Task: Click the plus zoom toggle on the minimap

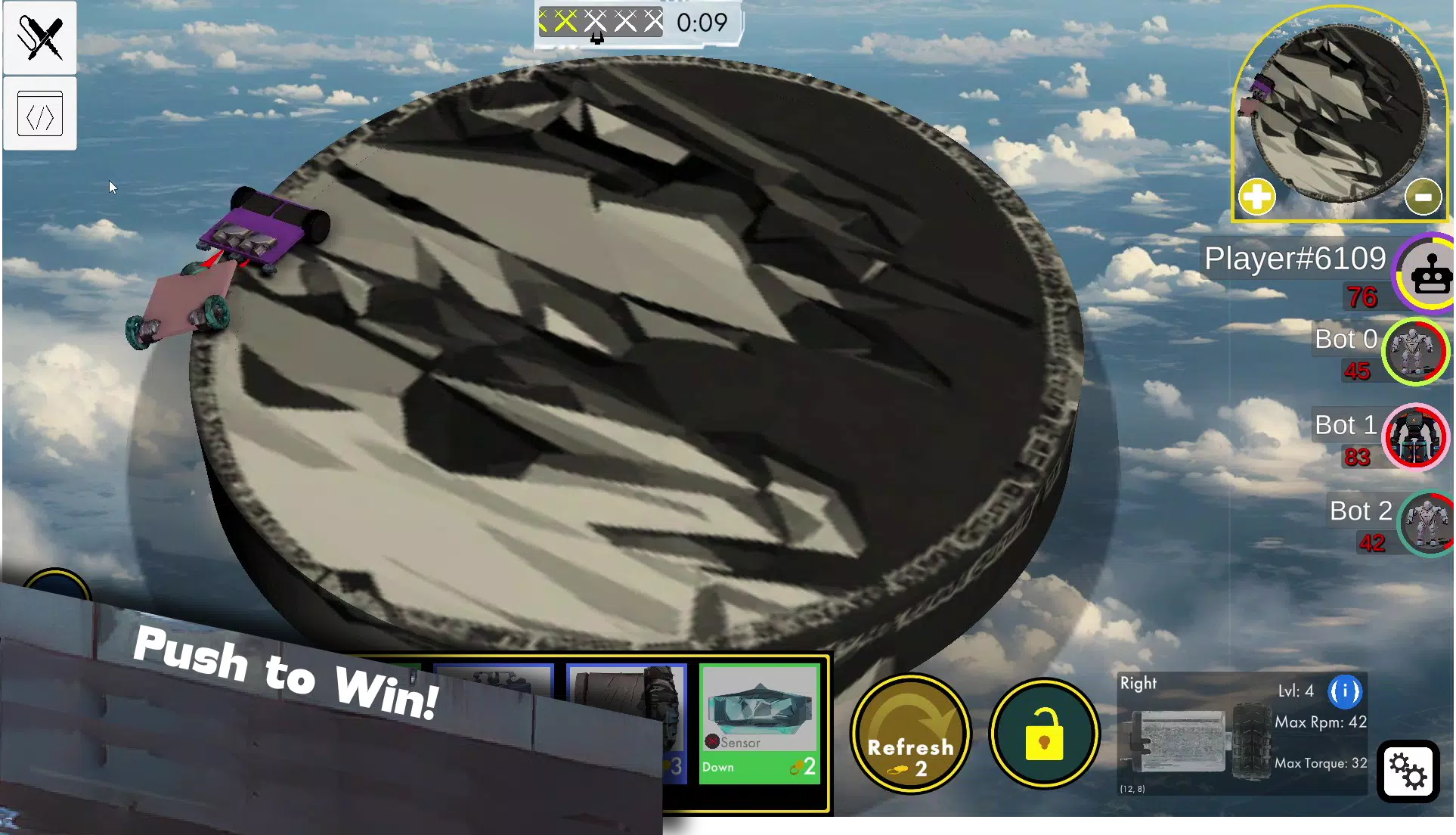Action: tap(1256, 195)
